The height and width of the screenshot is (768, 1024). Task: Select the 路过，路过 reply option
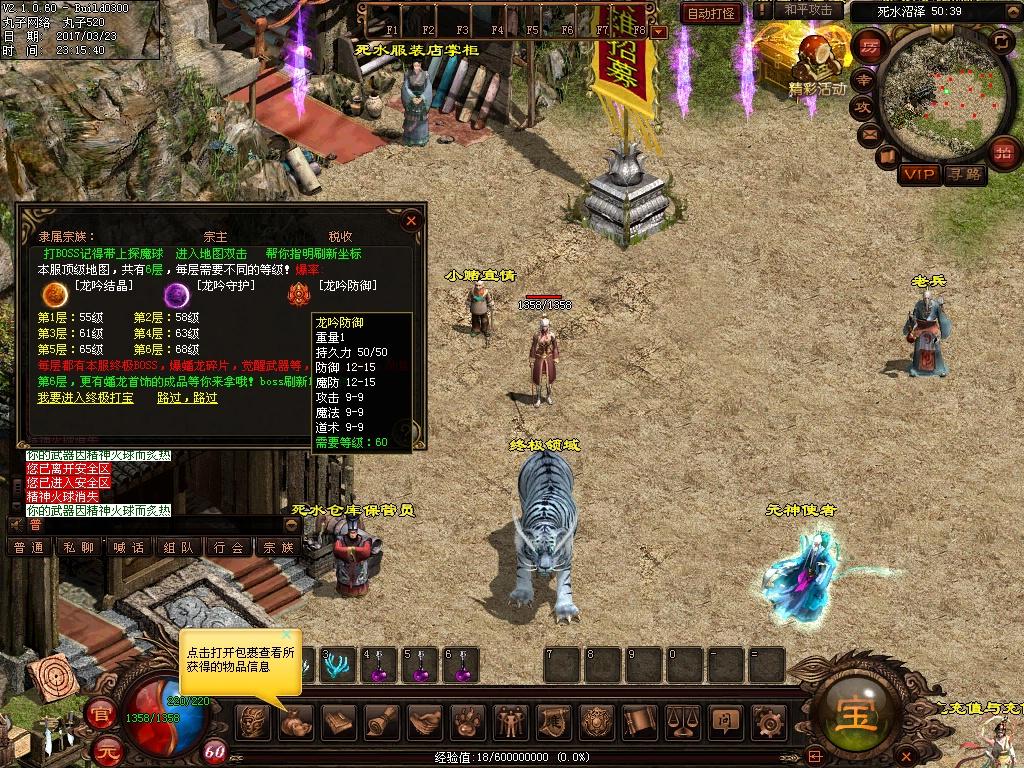[187, 397]
